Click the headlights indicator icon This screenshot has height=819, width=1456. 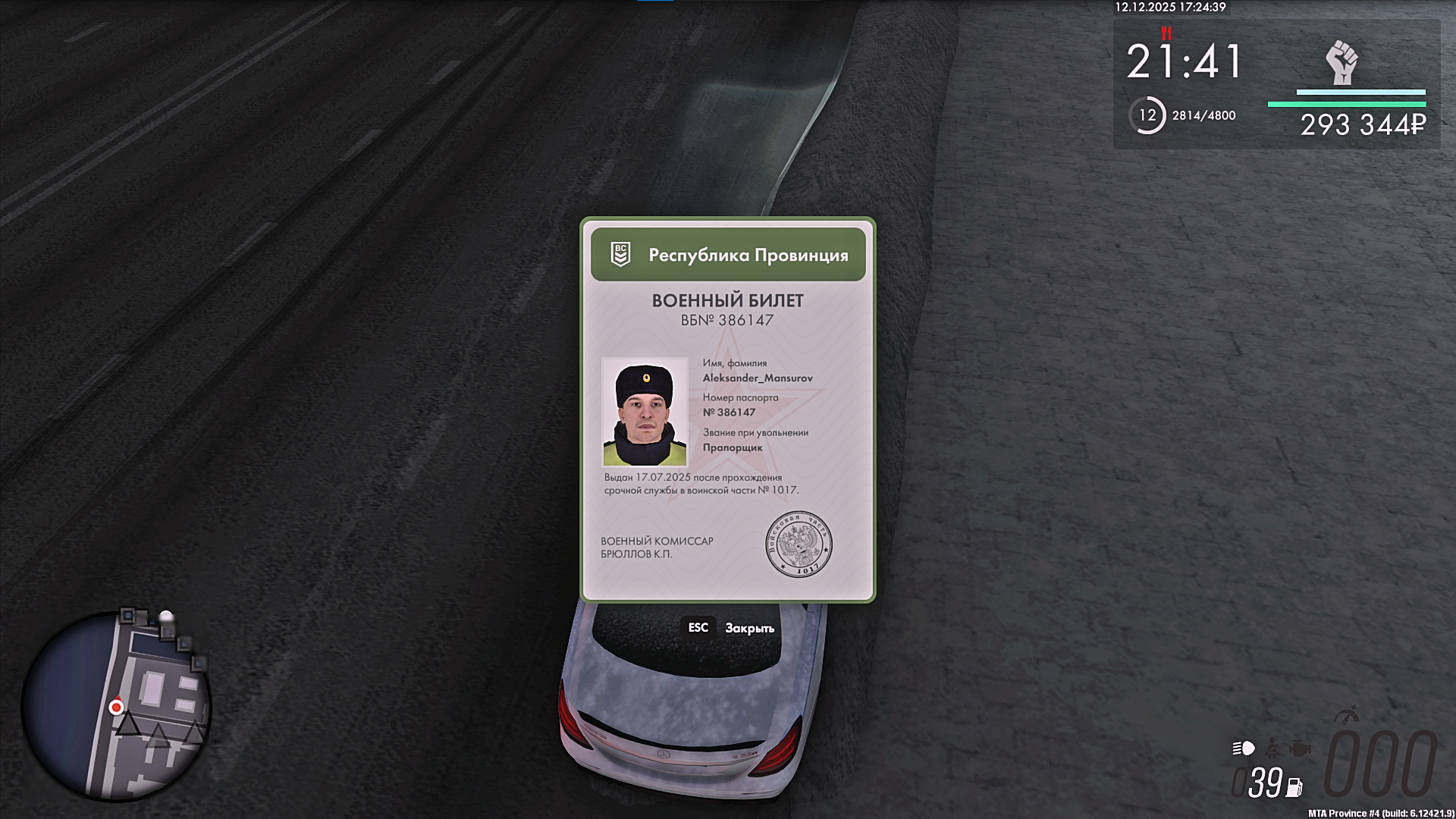pos(1244,749)
